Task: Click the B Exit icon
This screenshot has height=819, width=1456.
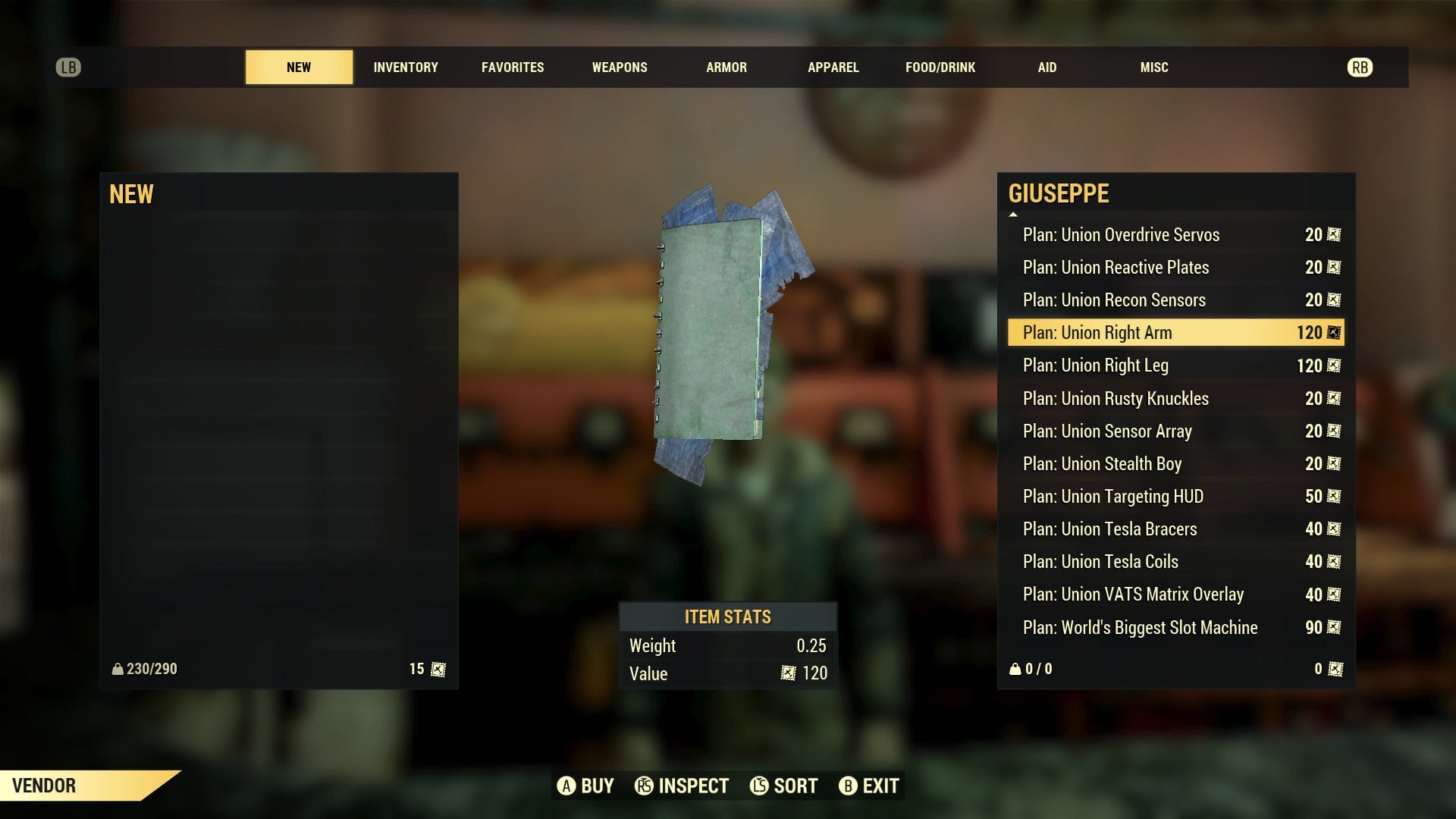Action: (x=849, y=786)
